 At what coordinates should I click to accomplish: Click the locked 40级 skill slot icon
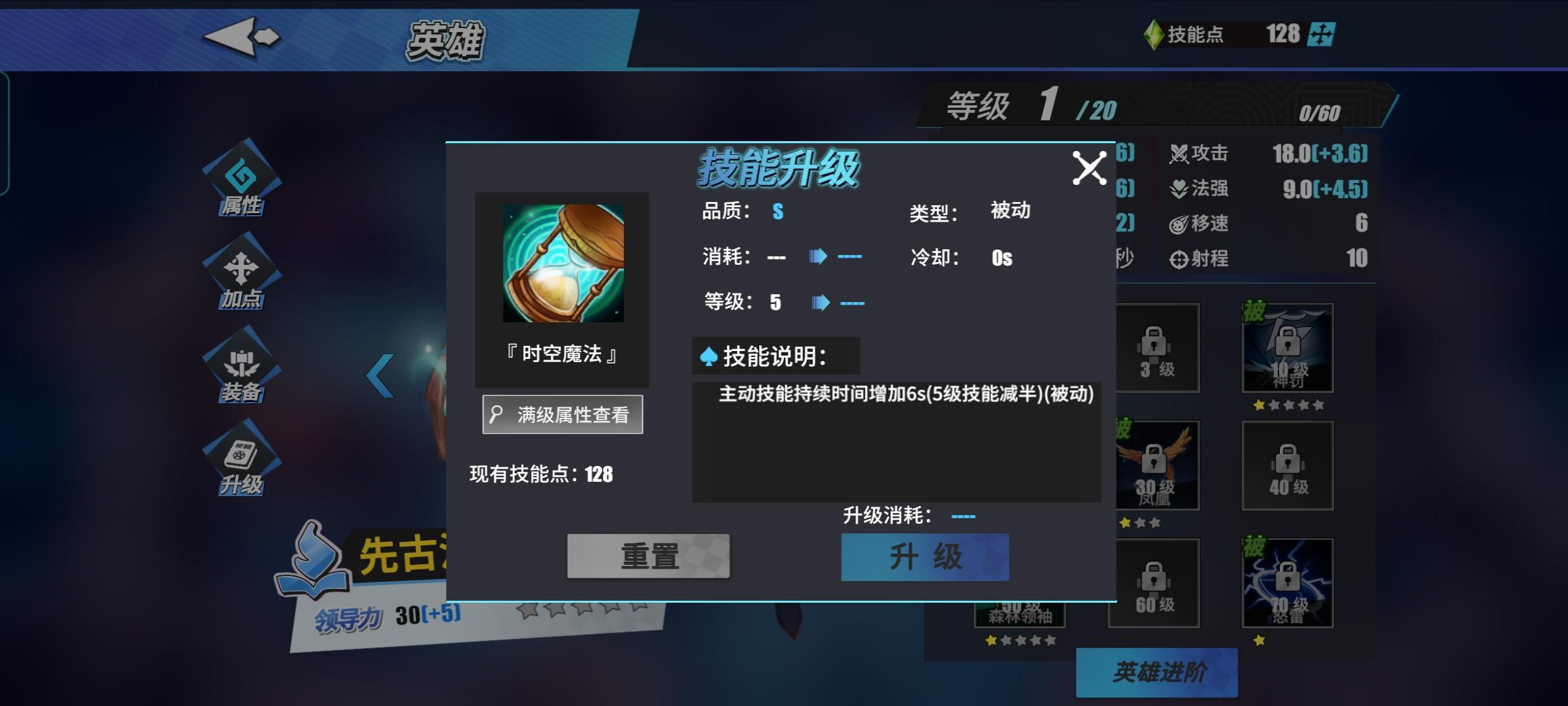(x=1286, y=465)
